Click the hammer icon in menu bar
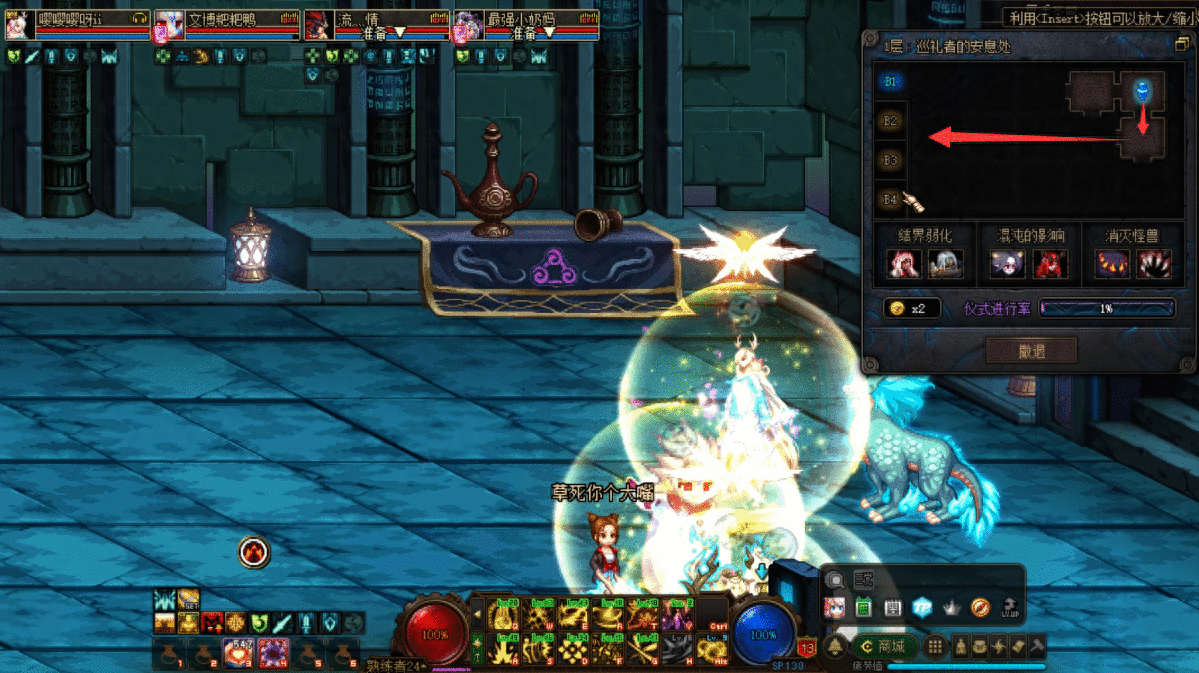The width and height of the screenshot is (1199, 673). pos(1037,646)
